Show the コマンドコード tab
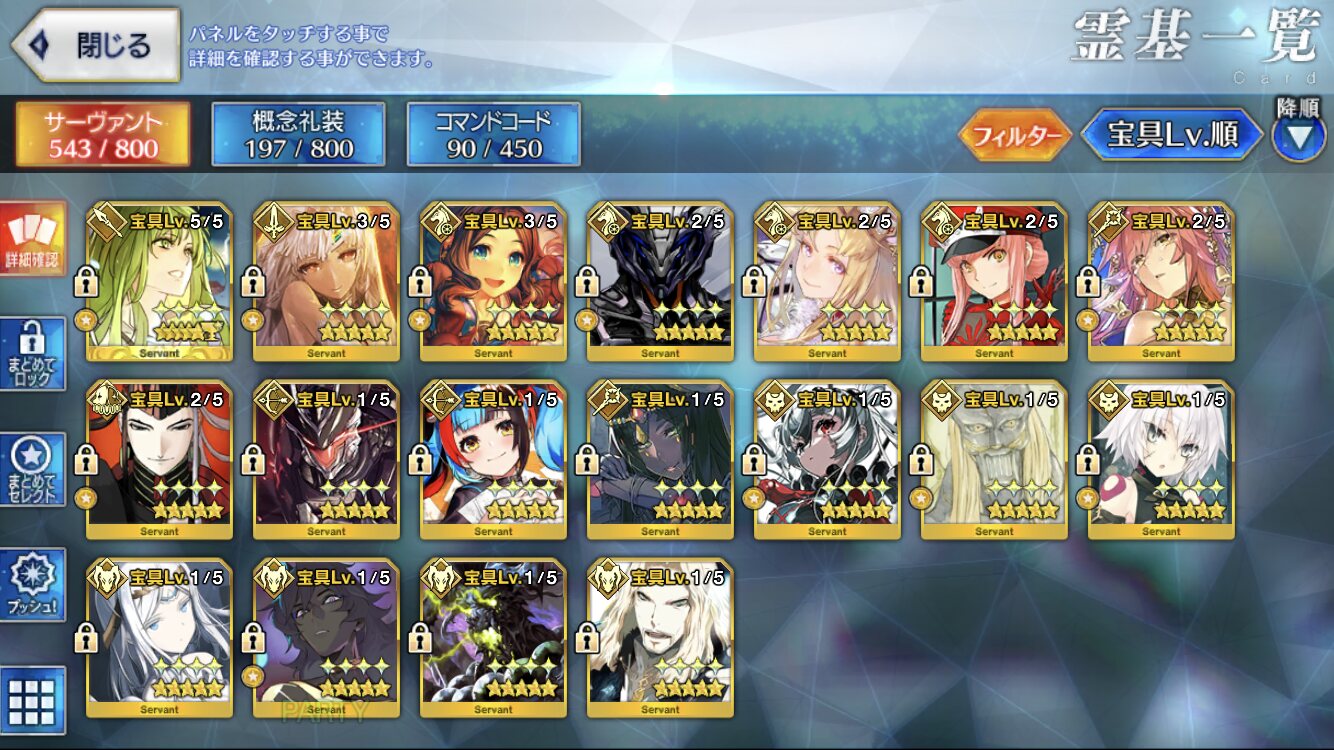1334x750 pixels. (x=493, y=134)
